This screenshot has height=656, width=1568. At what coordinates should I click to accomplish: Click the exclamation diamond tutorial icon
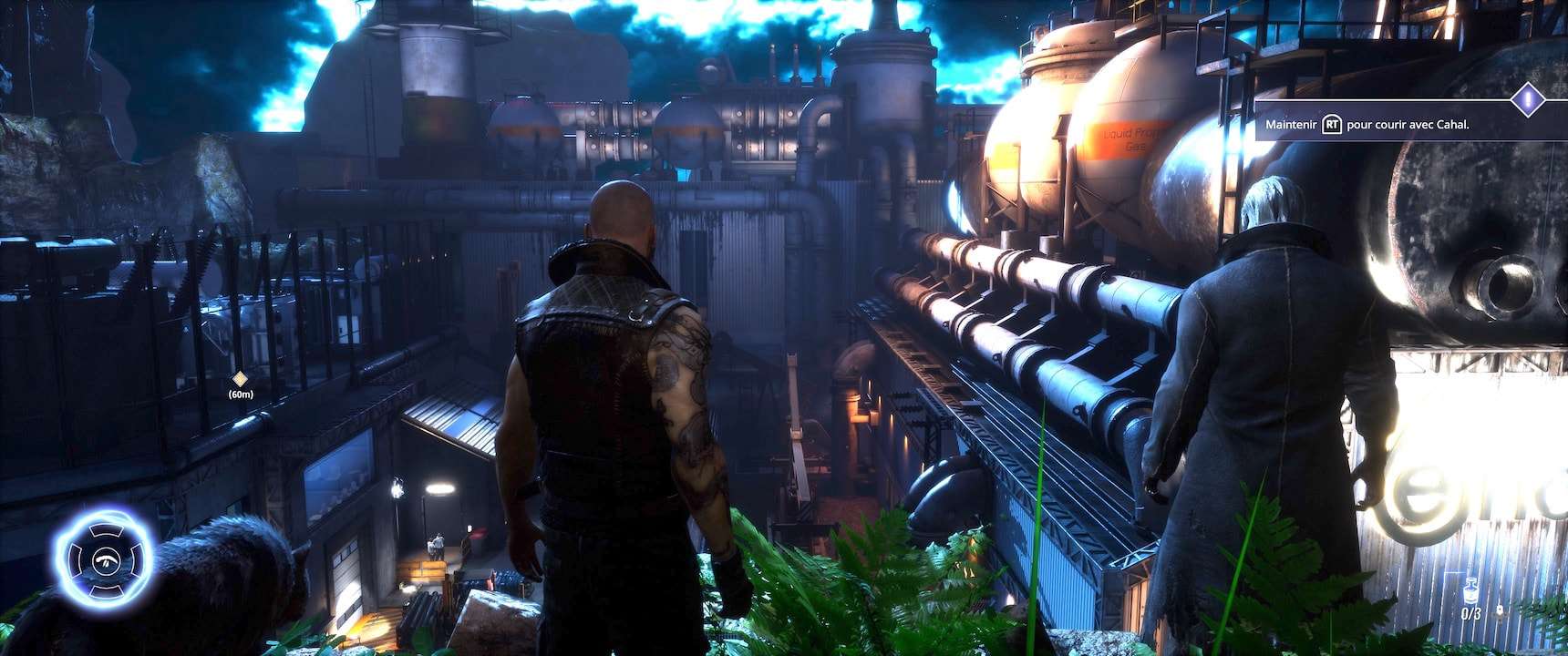(x=1526, y=98)
